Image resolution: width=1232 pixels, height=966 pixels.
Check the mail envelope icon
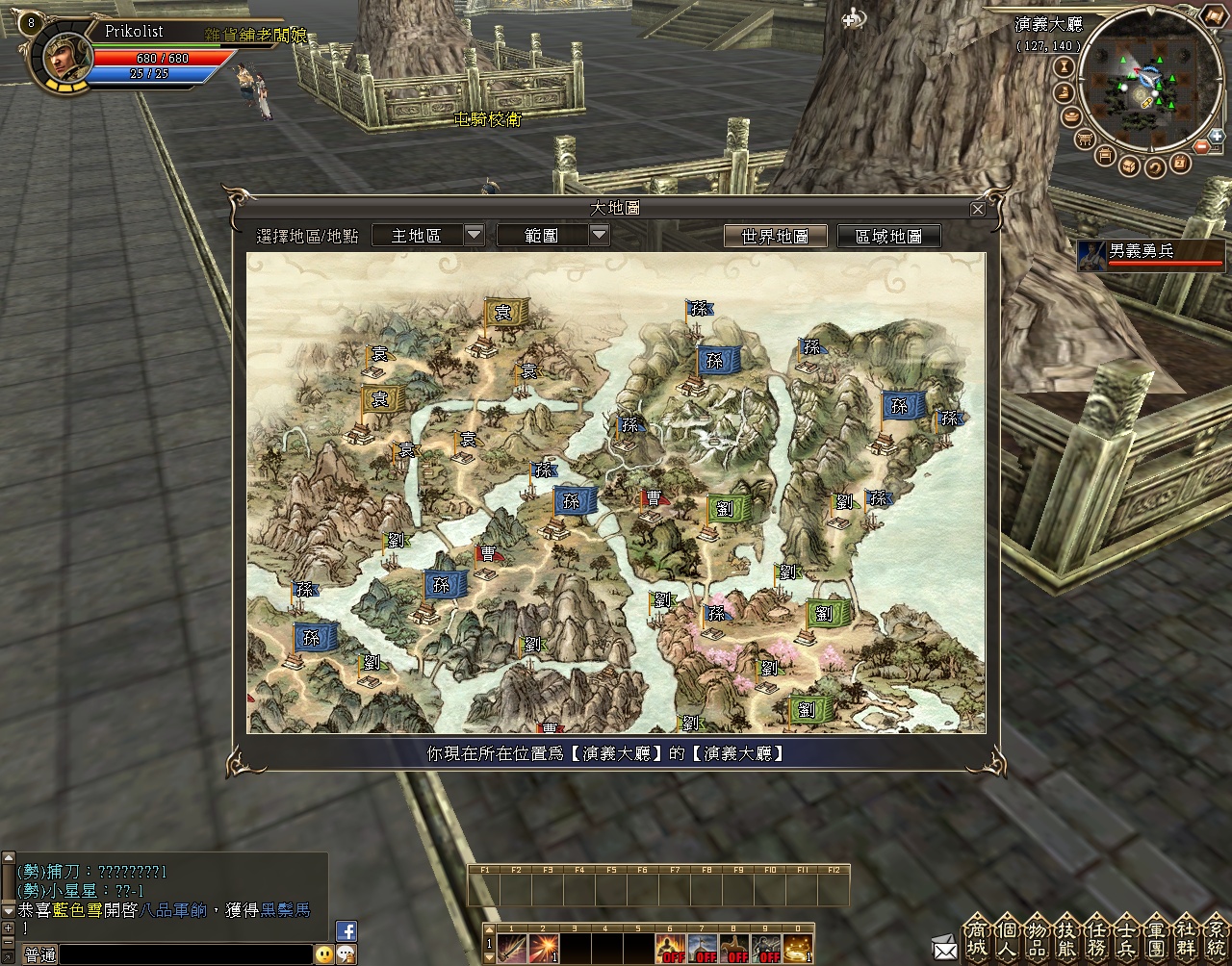[944, 950]
